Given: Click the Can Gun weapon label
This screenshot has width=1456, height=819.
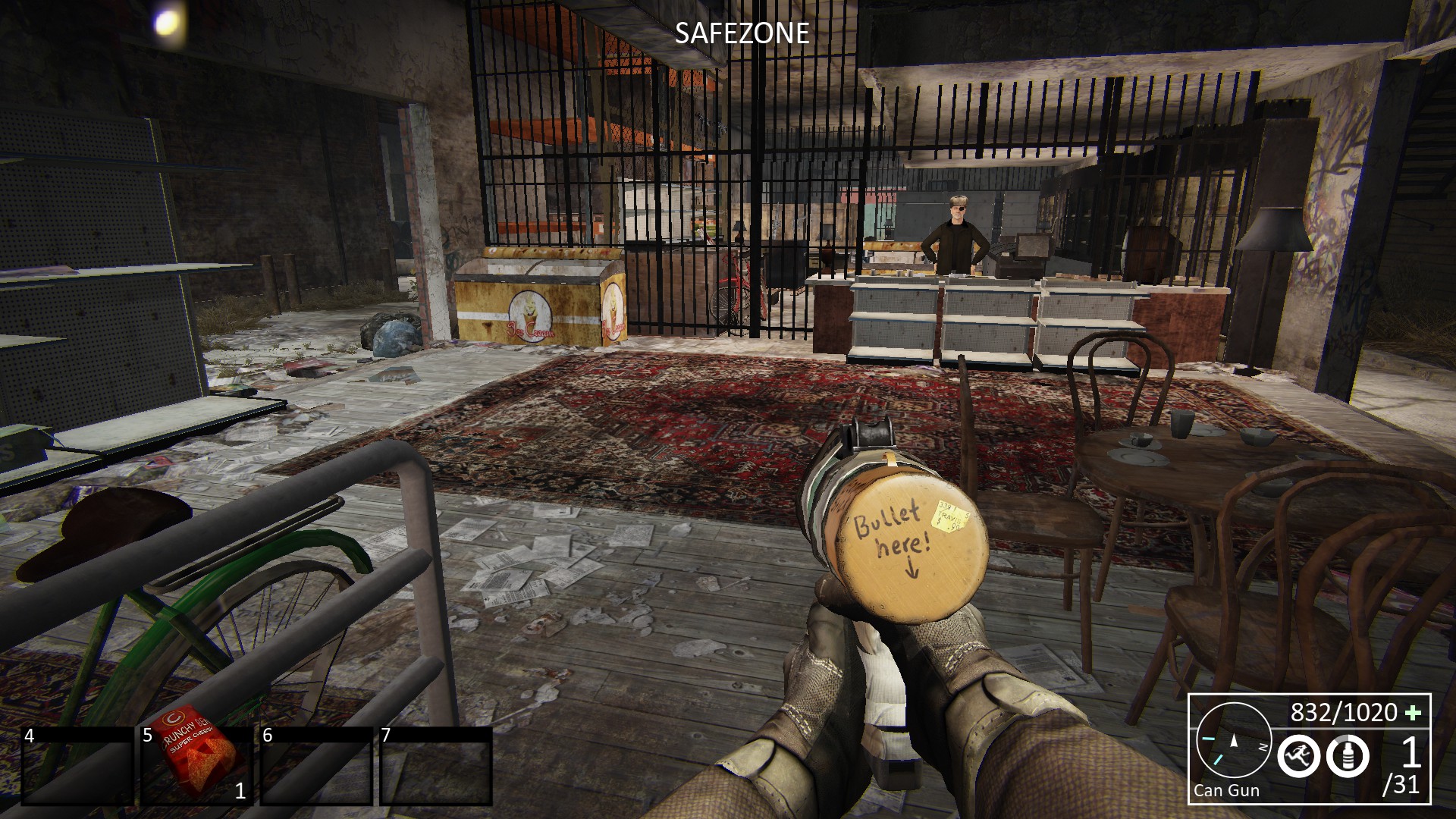Looking at the screenshot, I should click(1226, 790).
